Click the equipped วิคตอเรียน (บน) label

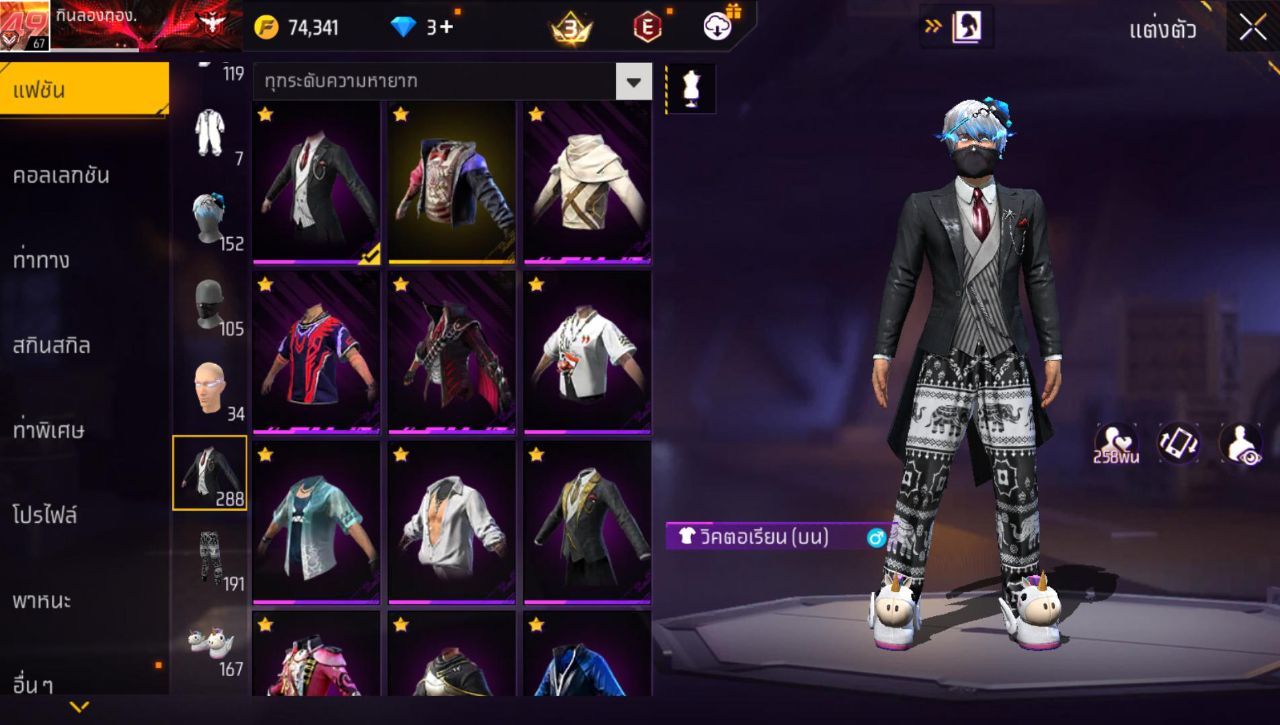(x=768, y=538)
